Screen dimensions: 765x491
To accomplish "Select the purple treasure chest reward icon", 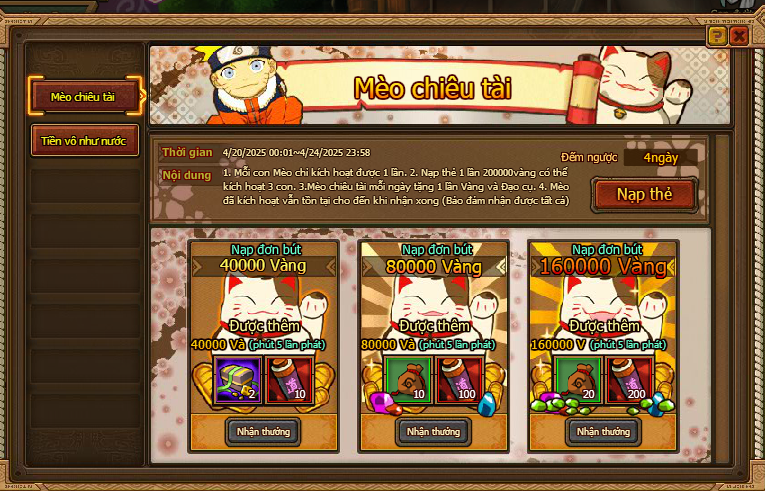I will tap(240, 378).
